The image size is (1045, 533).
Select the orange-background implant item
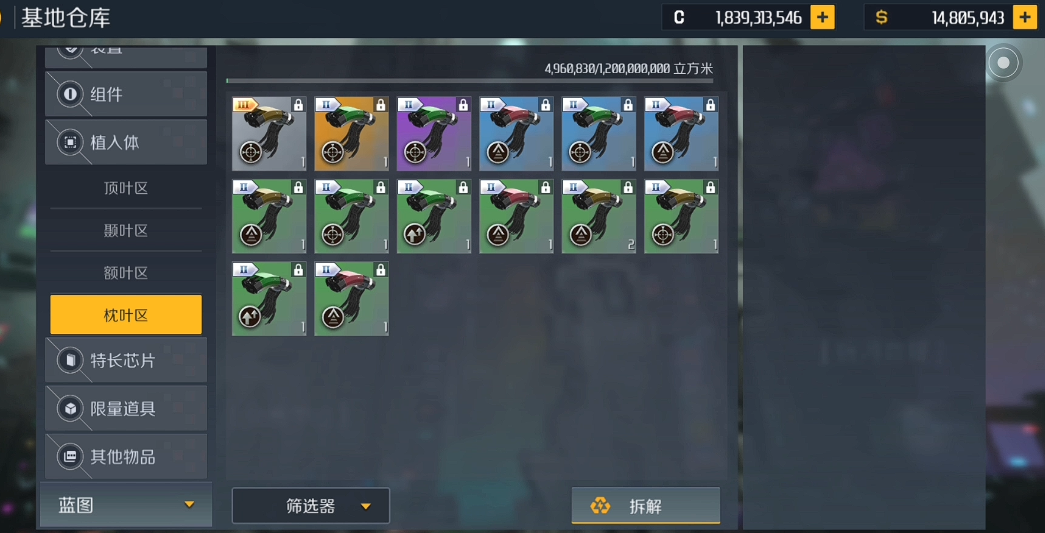point(351,134)
